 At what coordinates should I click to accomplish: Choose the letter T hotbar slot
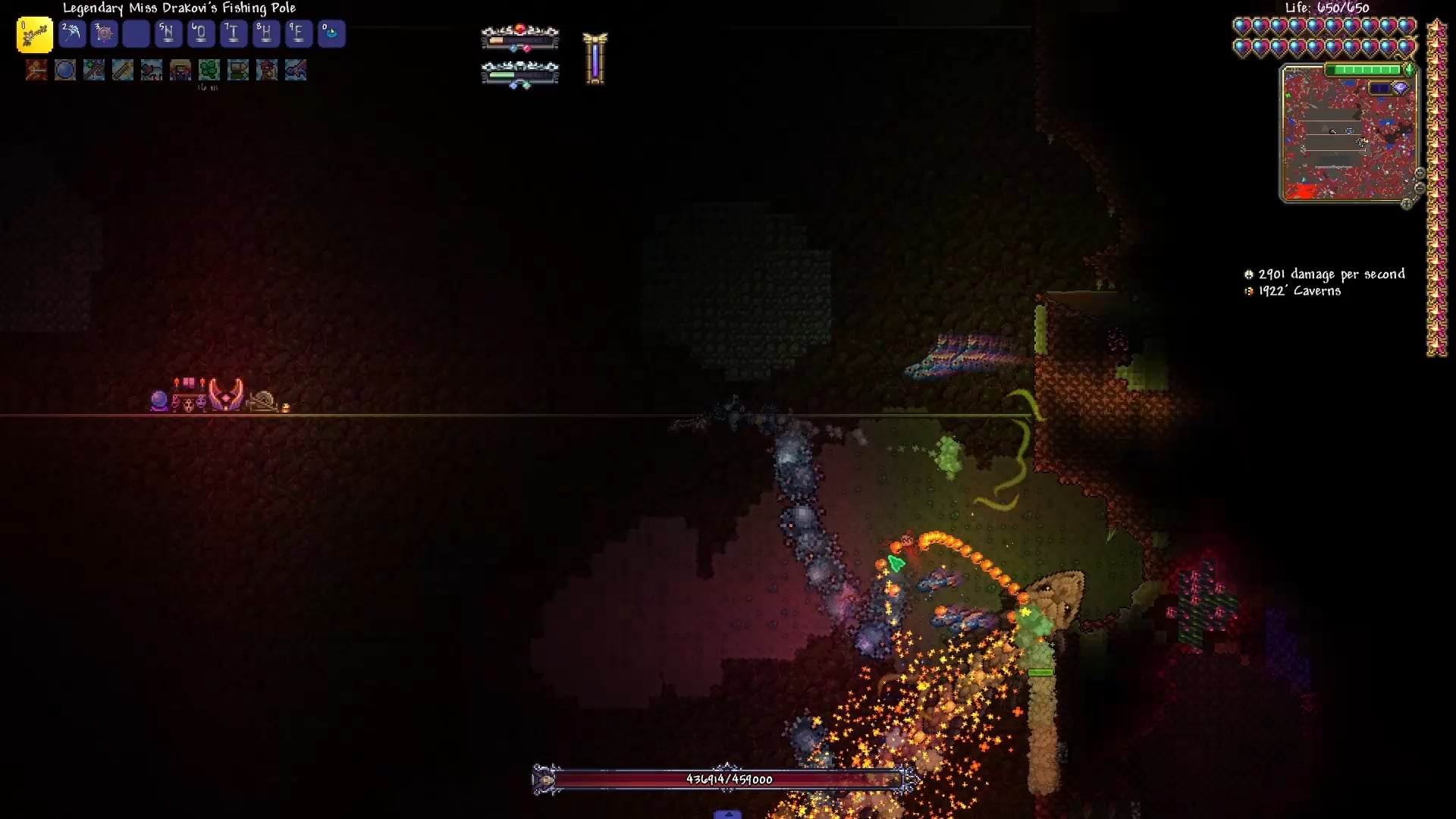tap(233, 34)
